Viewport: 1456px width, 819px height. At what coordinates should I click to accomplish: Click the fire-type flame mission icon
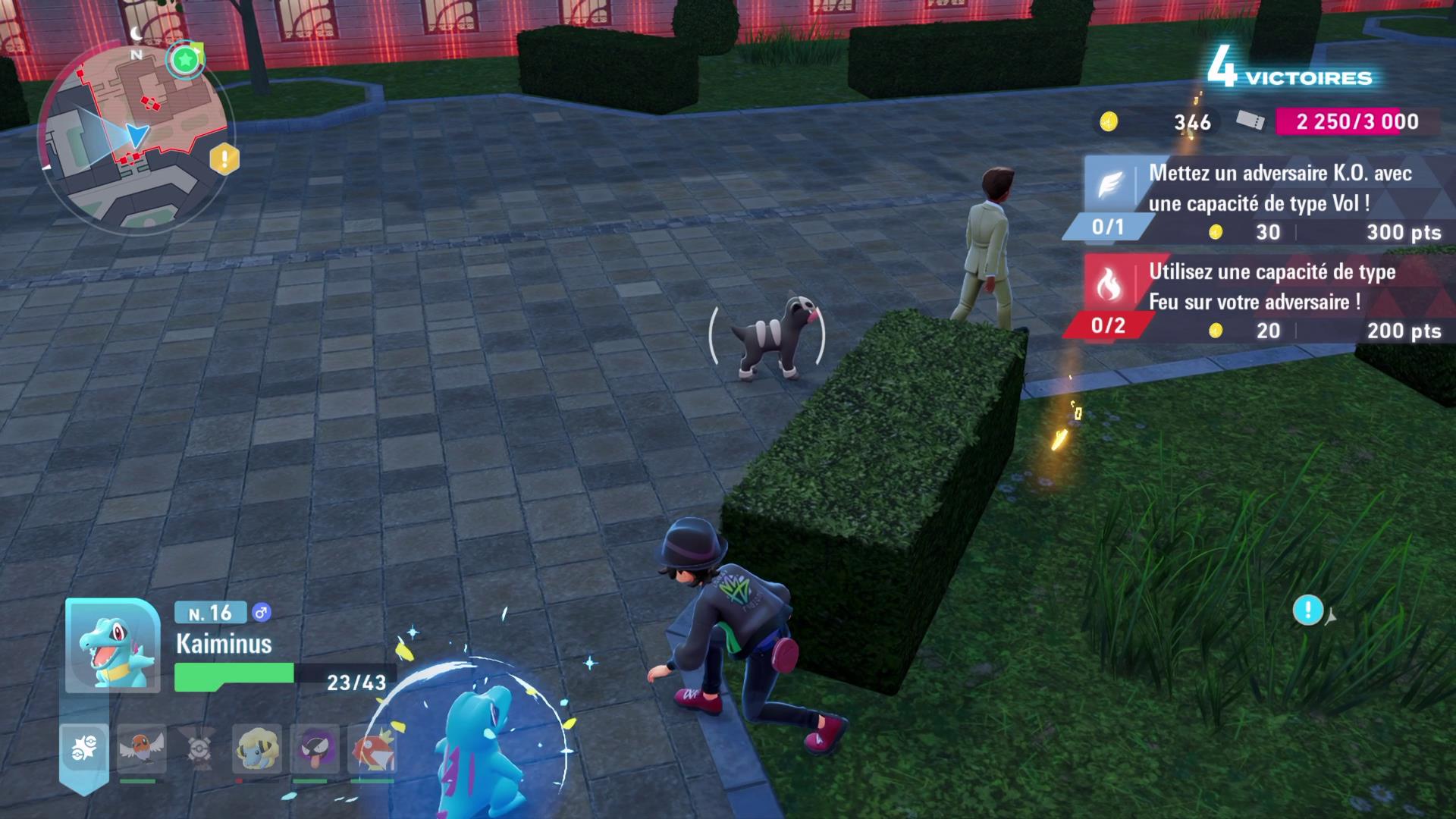point(1109,284)
